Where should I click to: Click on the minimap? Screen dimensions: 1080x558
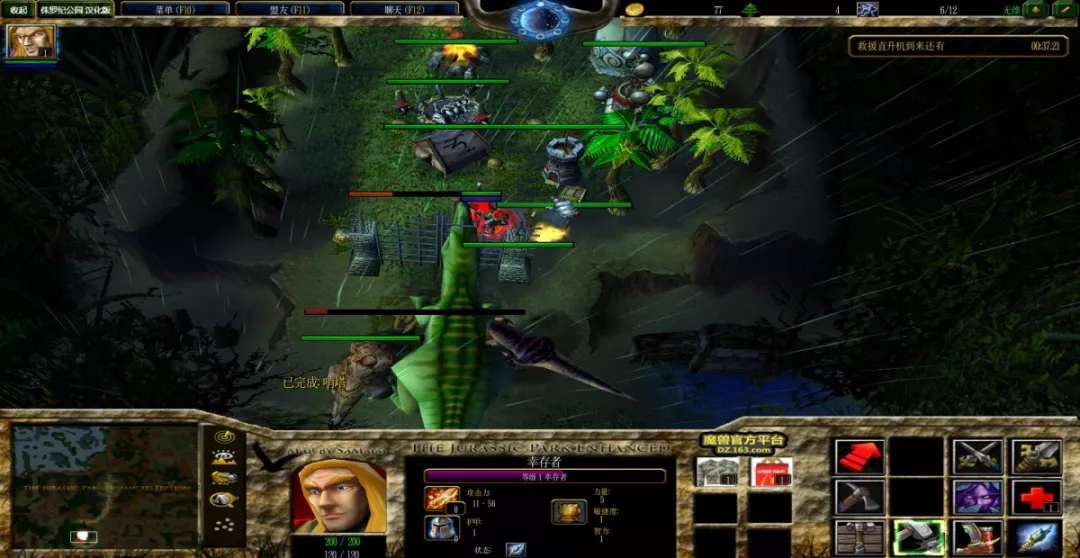pos(104,486)
